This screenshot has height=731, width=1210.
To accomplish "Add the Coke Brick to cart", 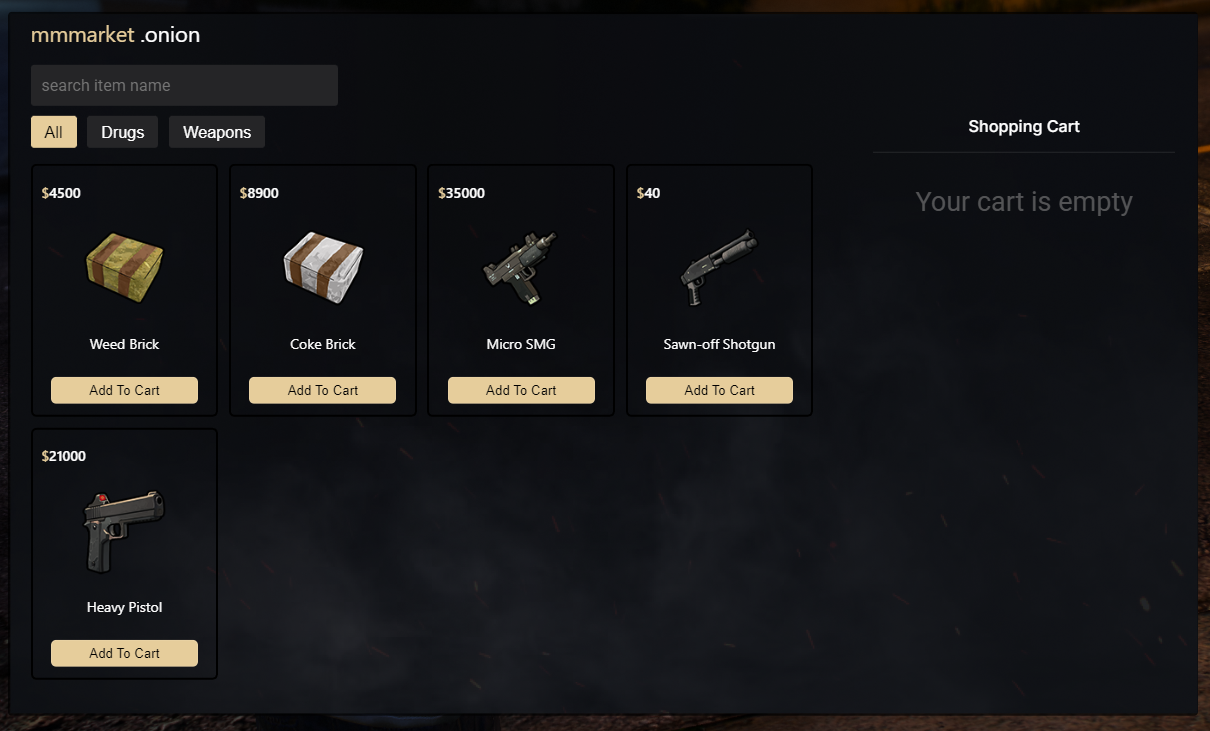I will (x=322, y=390).
